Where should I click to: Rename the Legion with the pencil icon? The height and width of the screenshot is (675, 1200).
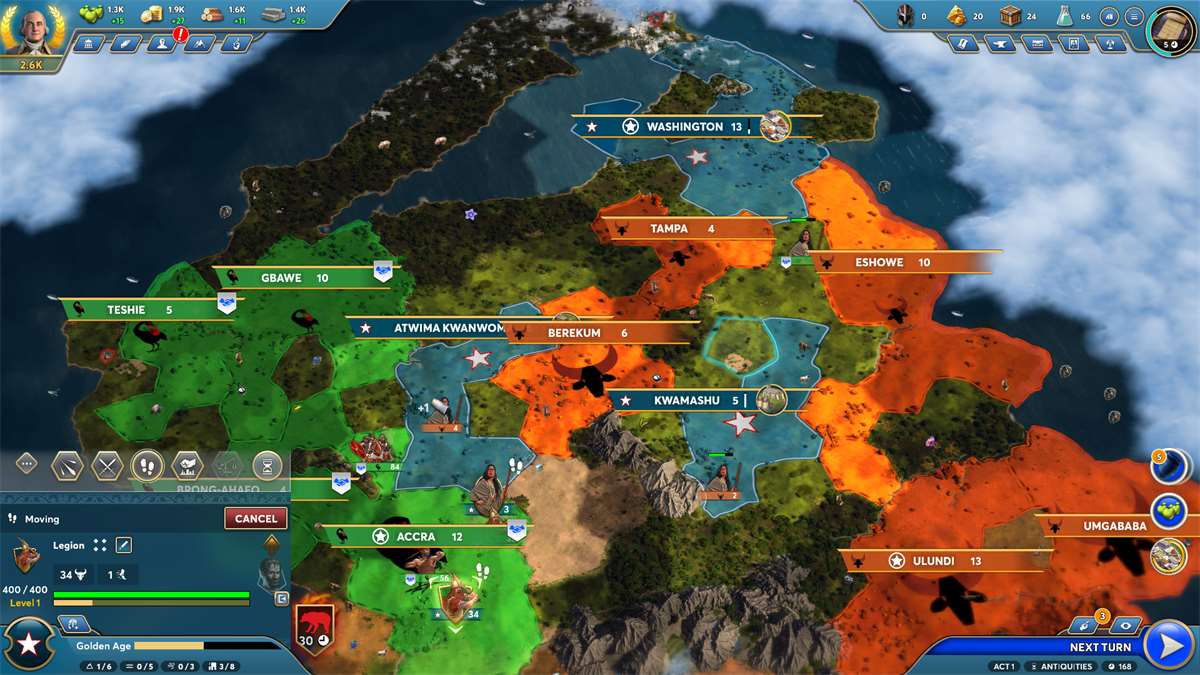pyautogui.click(x=124, y=545)
